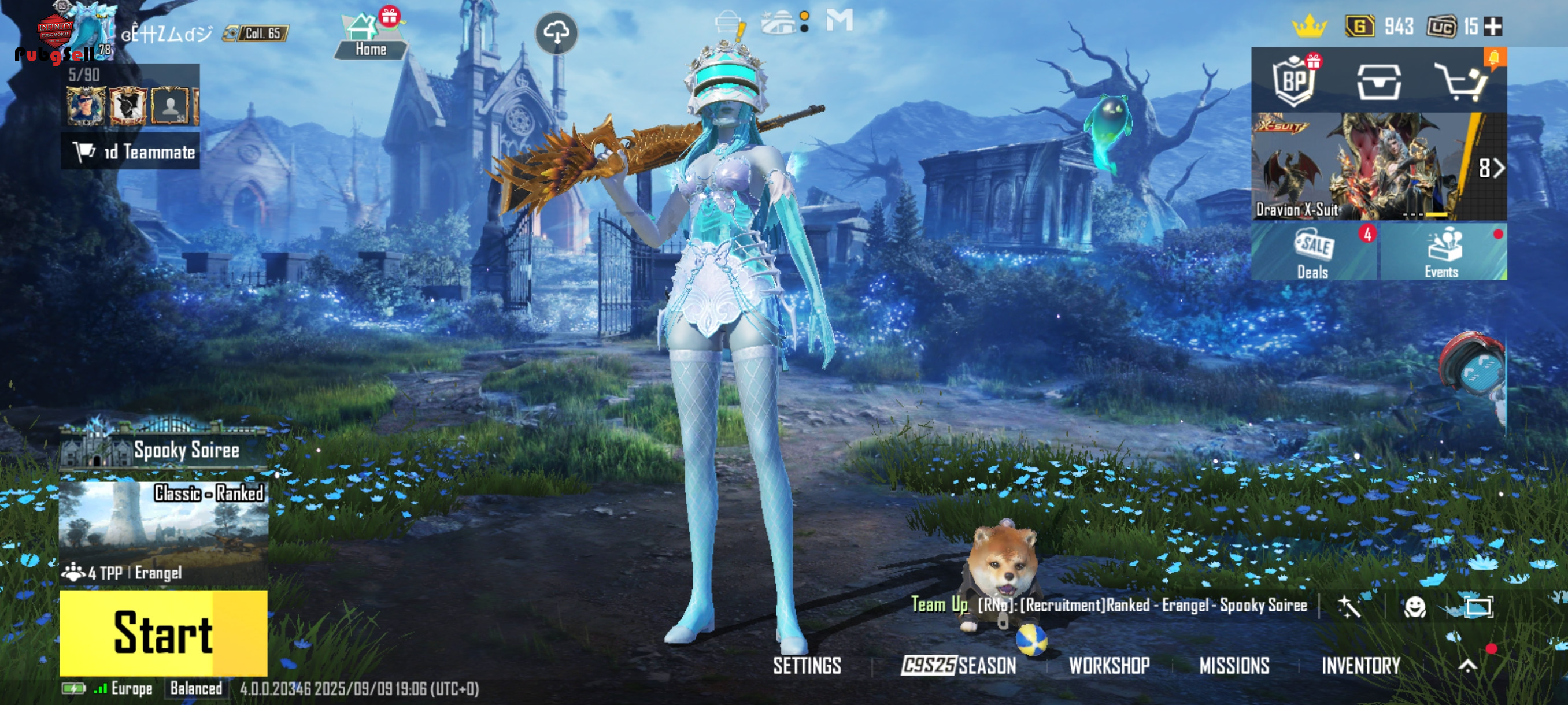The image size is (1568, 705).
Task: Open the Events panel
Action: [1442, 253]
